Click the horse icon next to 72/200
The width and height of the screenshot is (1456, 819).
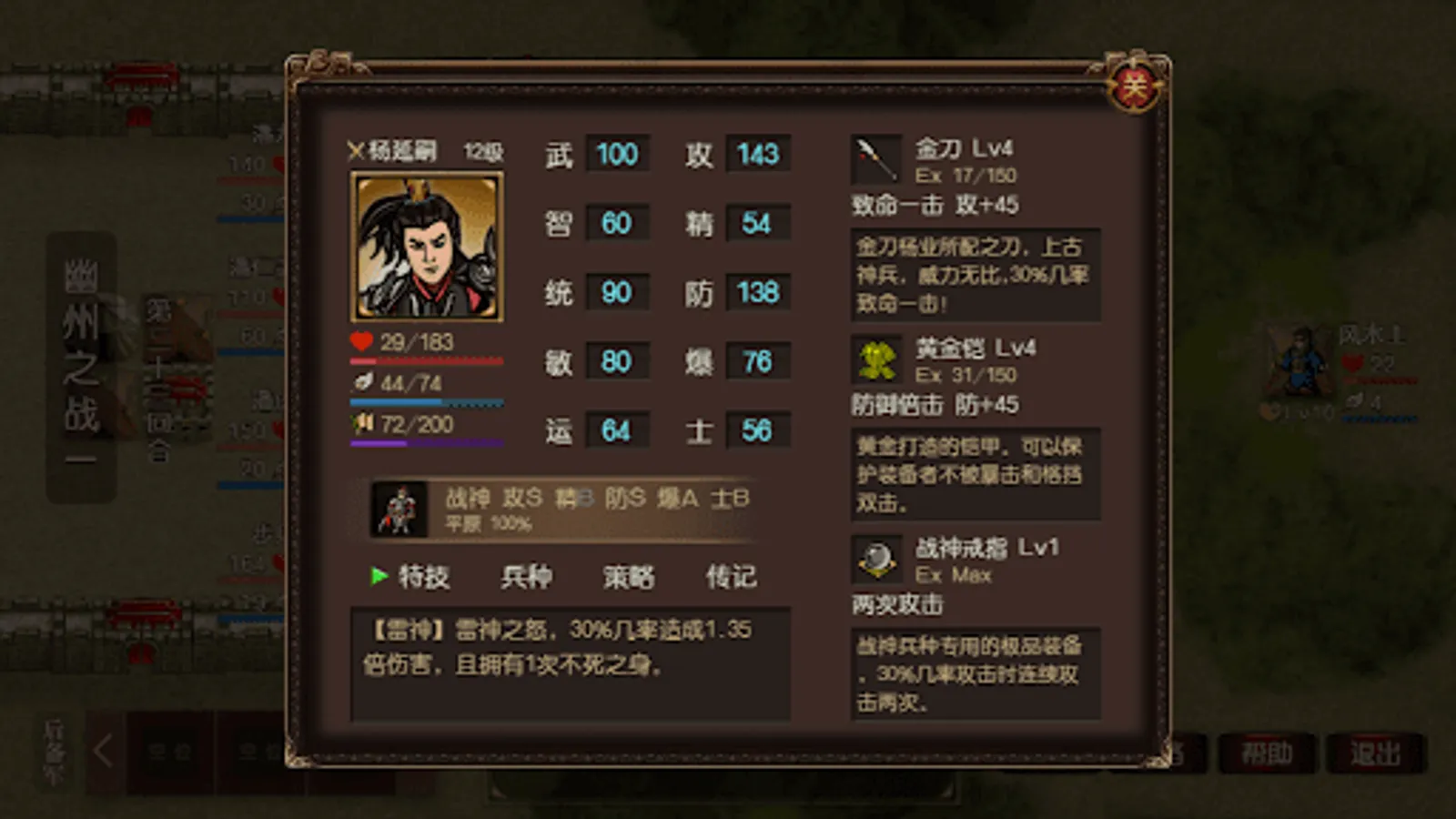[362, 424]
